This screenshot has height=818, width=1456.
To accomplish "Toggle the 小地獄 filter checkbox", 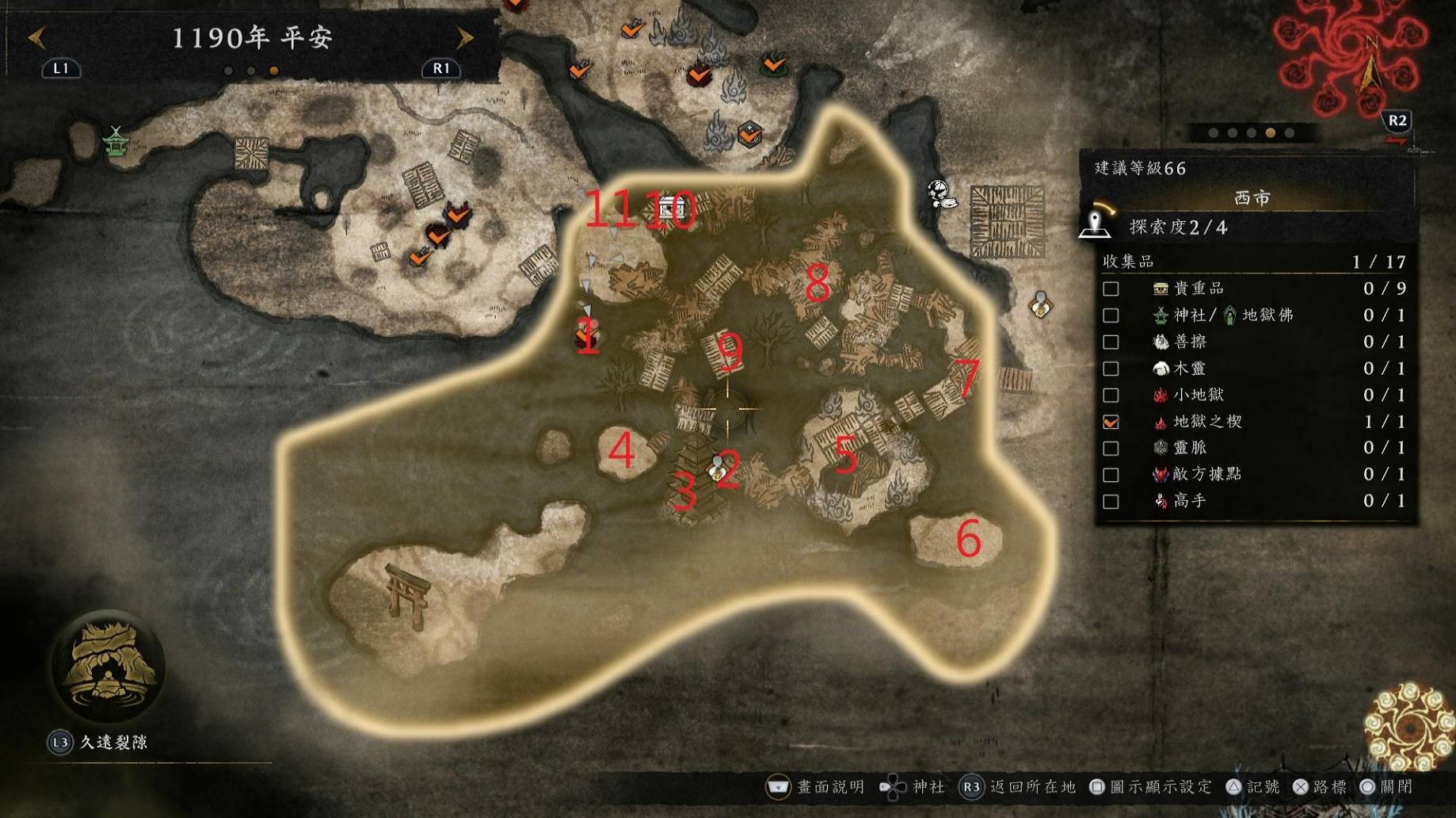I will click(1111, 395).
